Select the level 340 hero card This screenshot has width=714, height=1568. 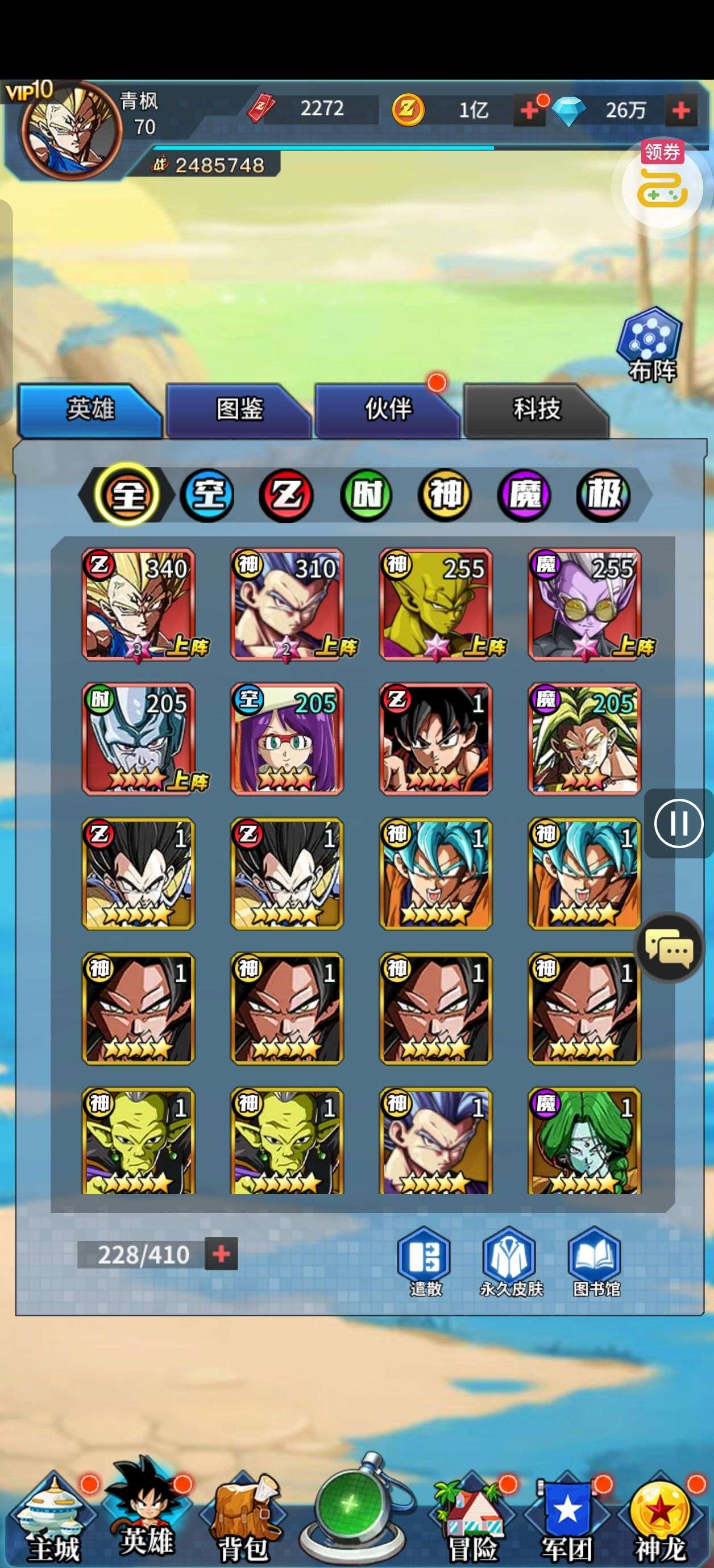(x=139, y=604)
